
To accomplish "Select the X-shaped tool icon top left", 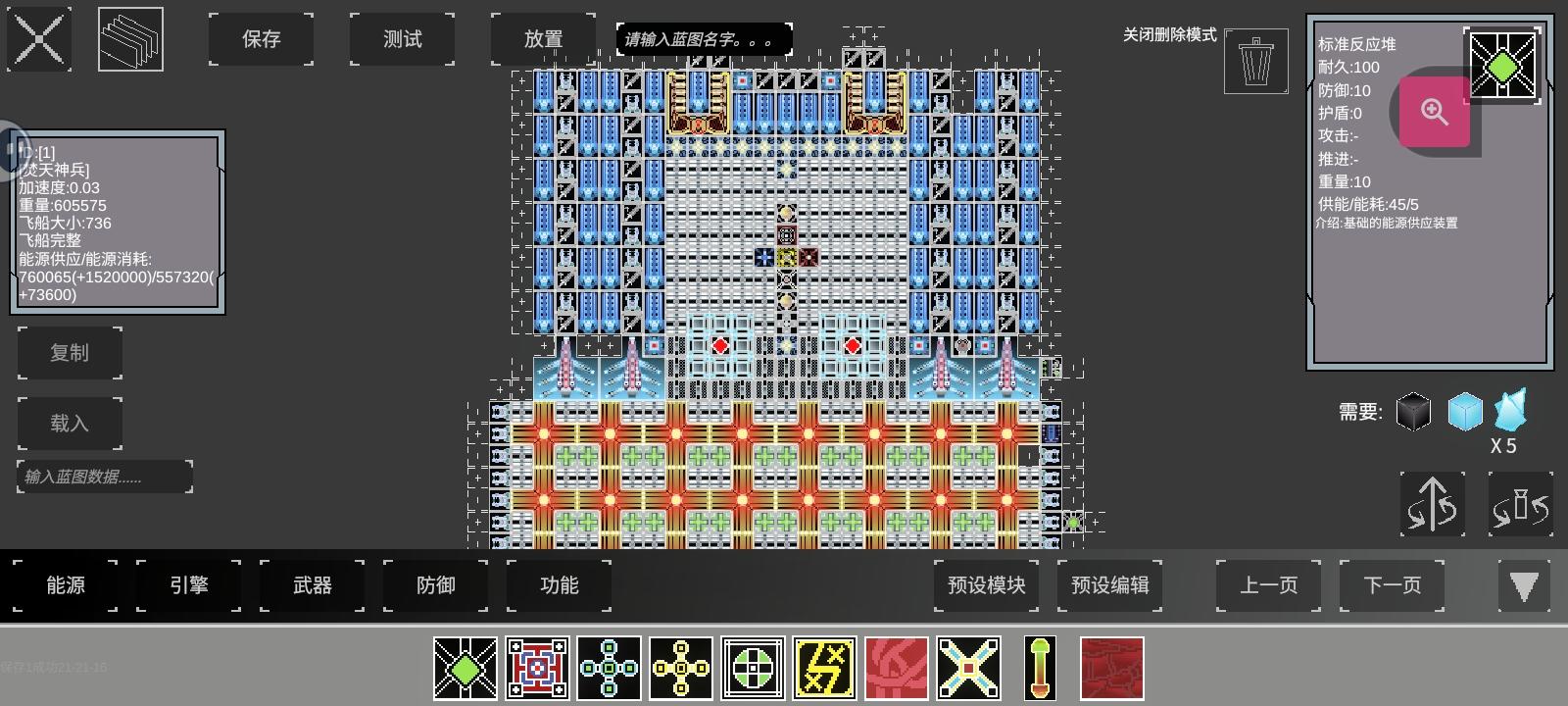I will coord(39,39).
